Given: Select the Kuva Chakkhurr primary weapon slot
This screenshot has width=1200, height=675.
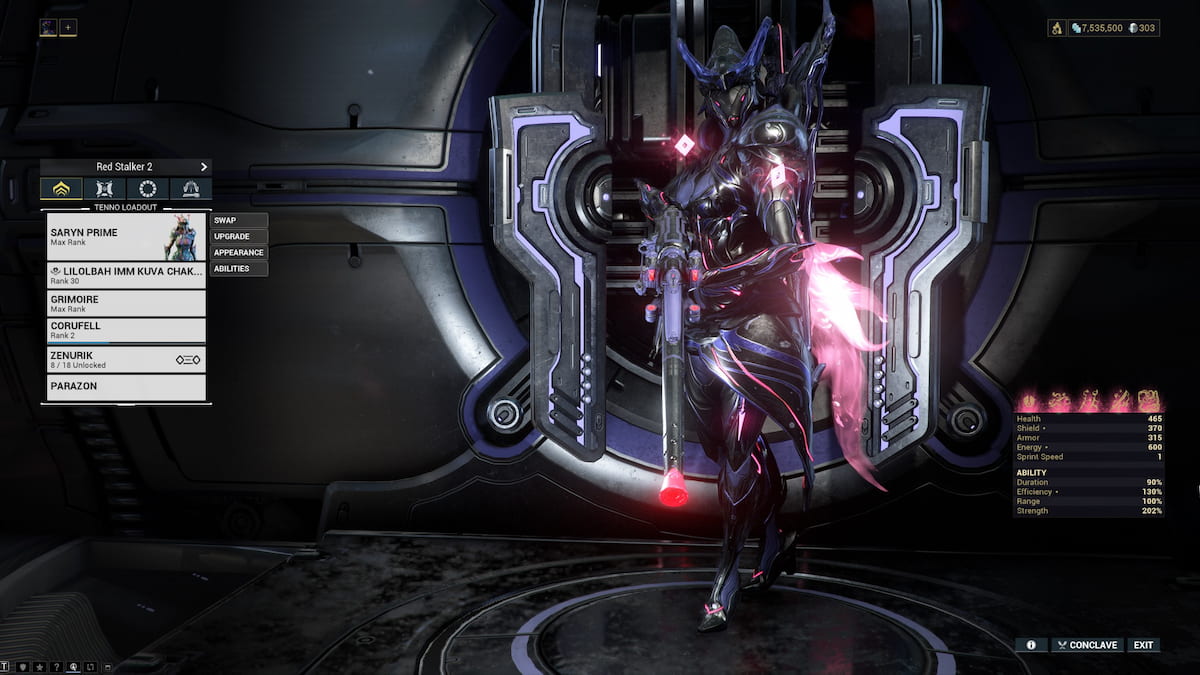Looking at the screenshot, I should point(126,275).
